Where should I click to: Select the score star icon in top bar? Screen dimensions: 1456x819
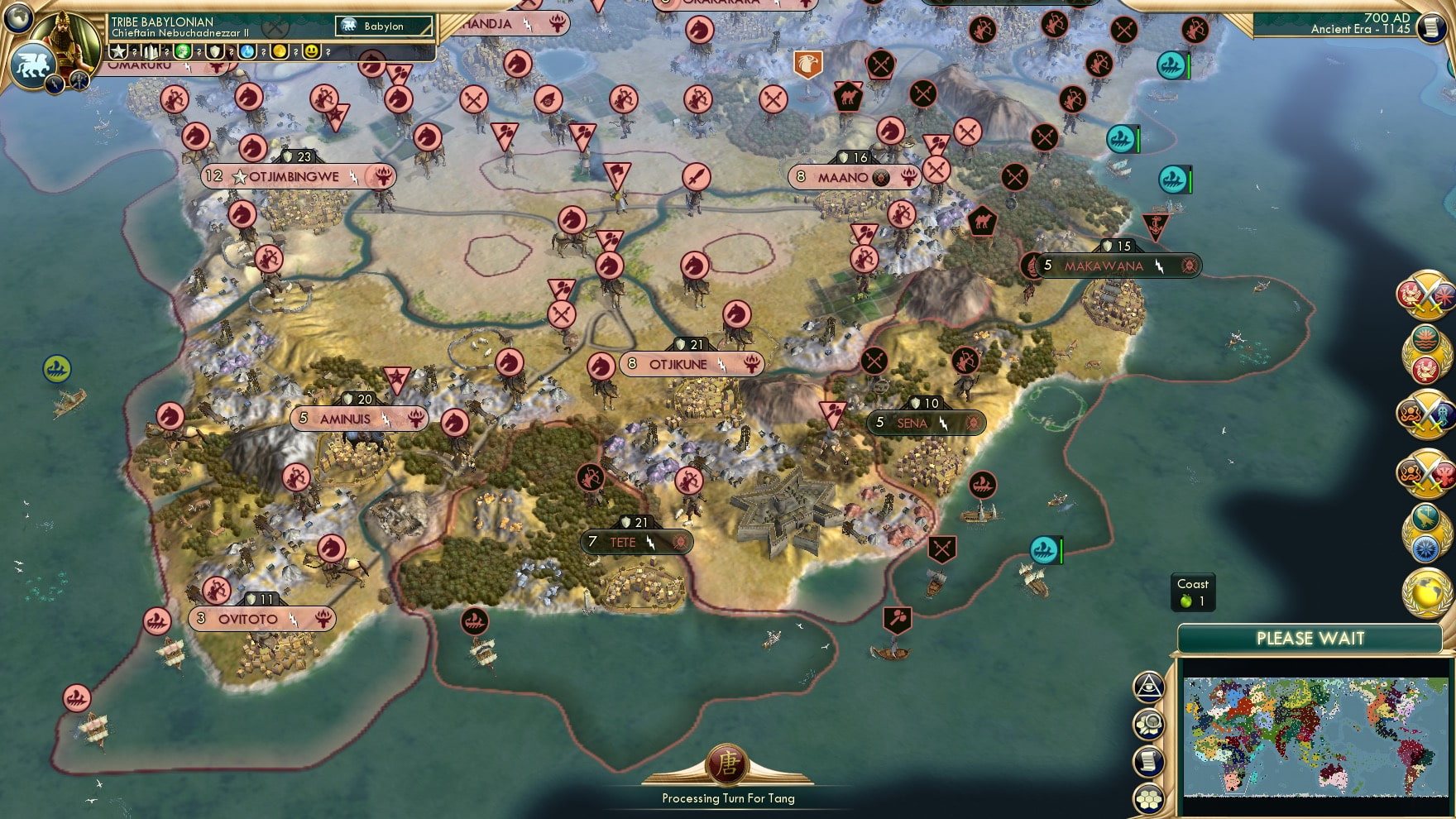(118, 52)
